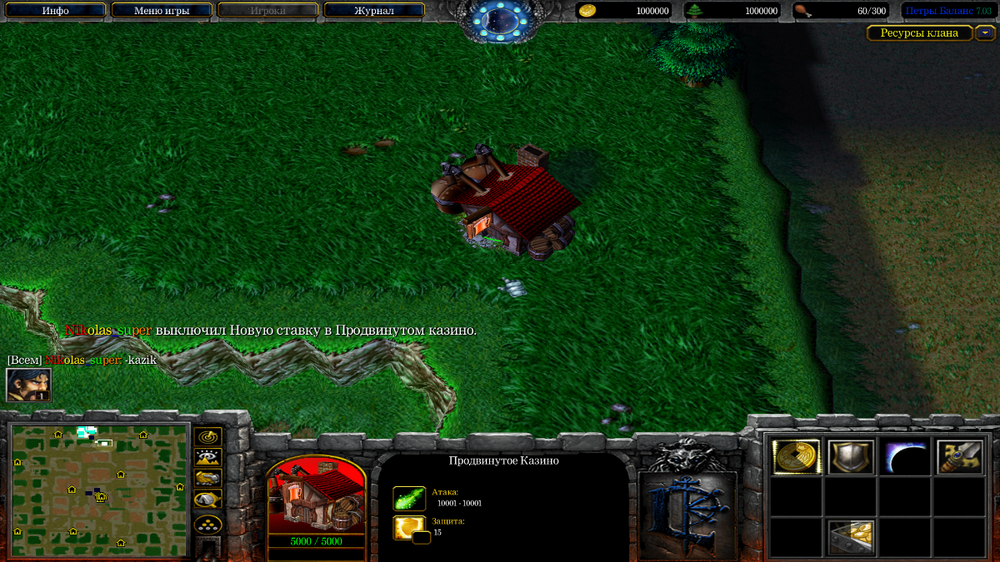Screen dimensions: 1000x562
Task: Open the Журнал log
Action: [374, 11]
